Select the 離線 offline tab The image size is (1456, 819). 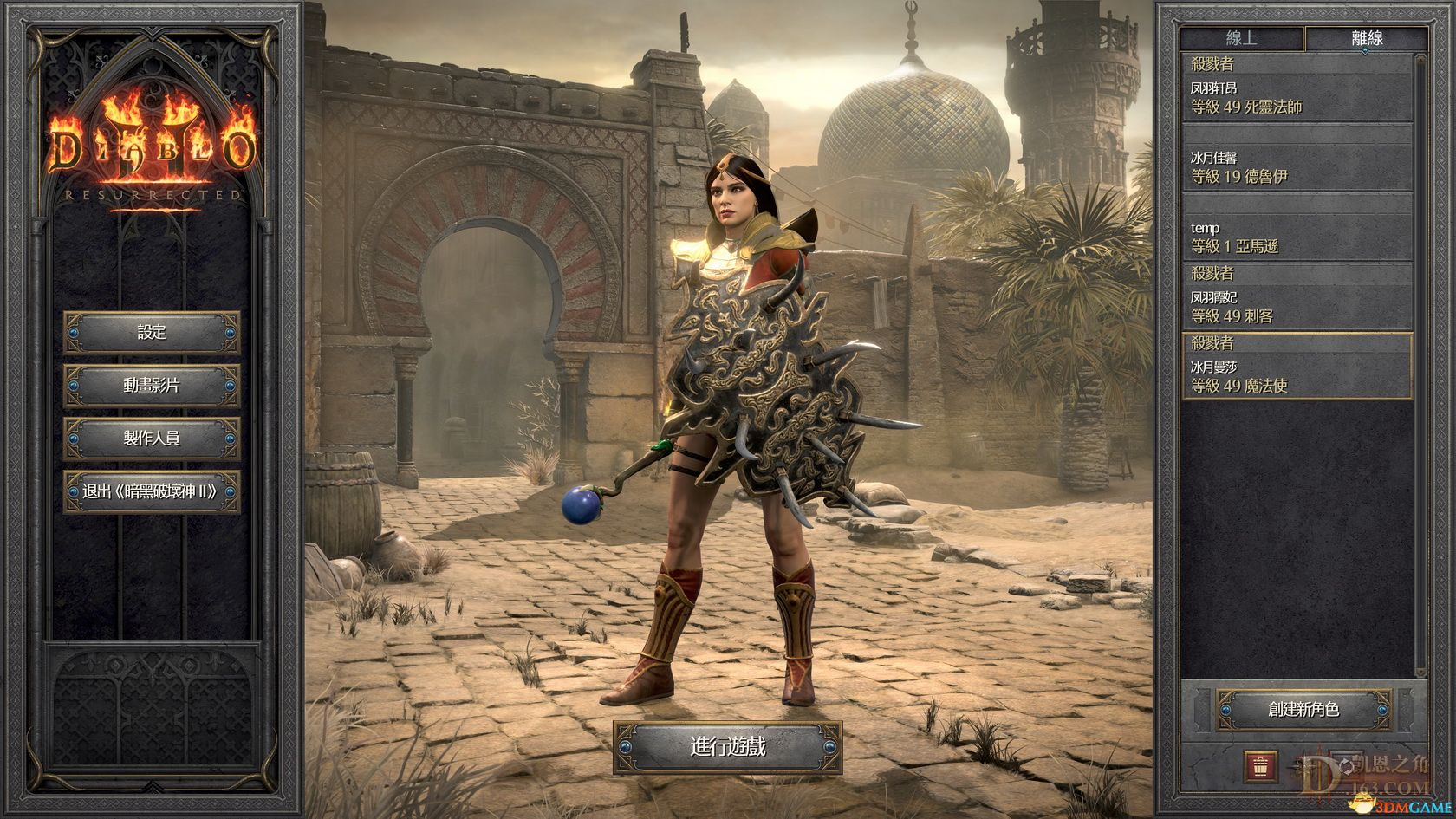pos(1367,38)
